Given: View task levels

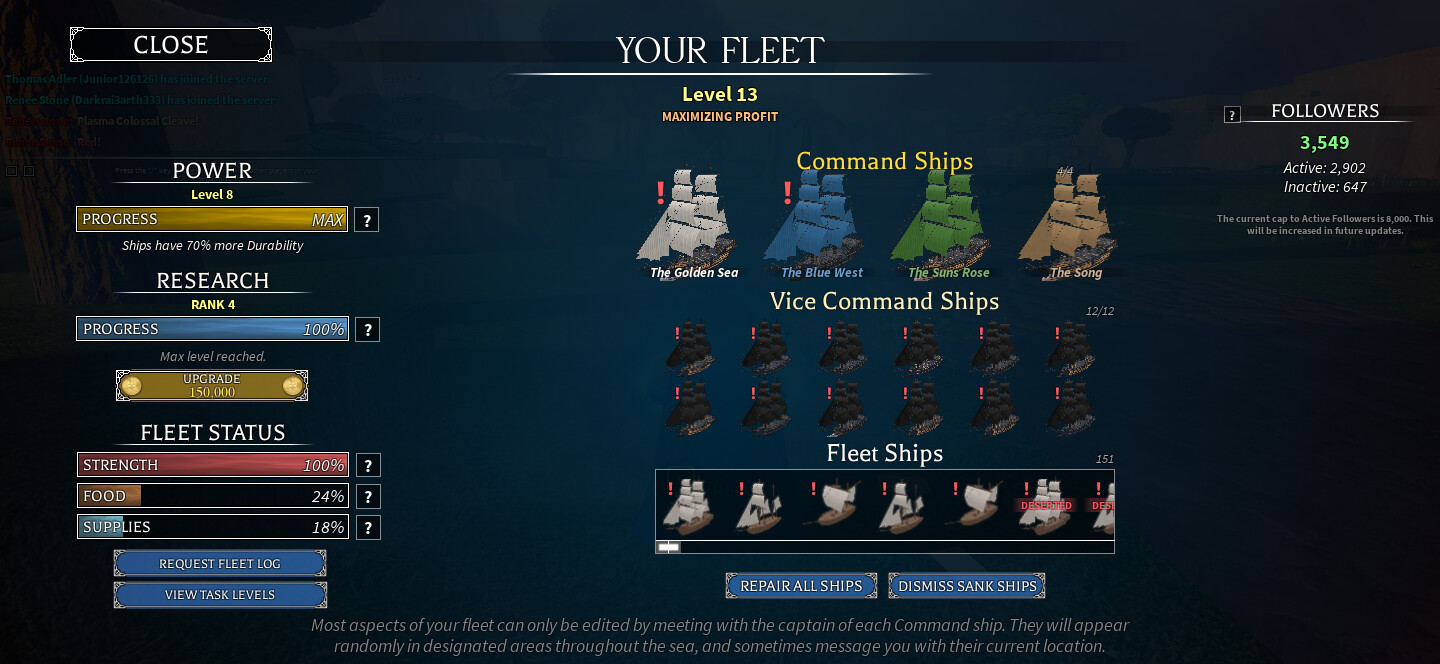Looking at the screenshot, I should point(220,595).
